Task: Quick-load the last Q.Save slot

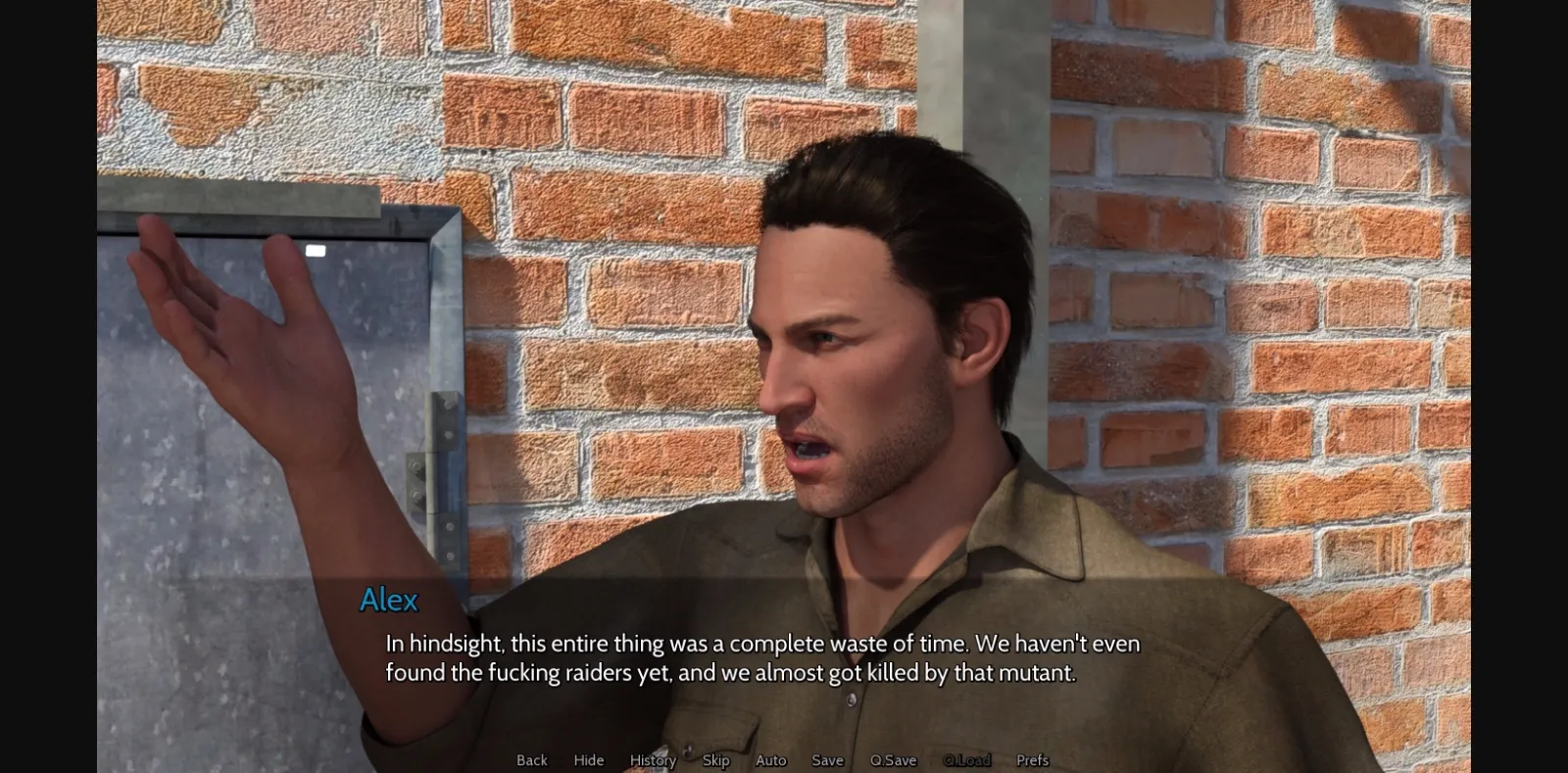Action: [968, 760]
